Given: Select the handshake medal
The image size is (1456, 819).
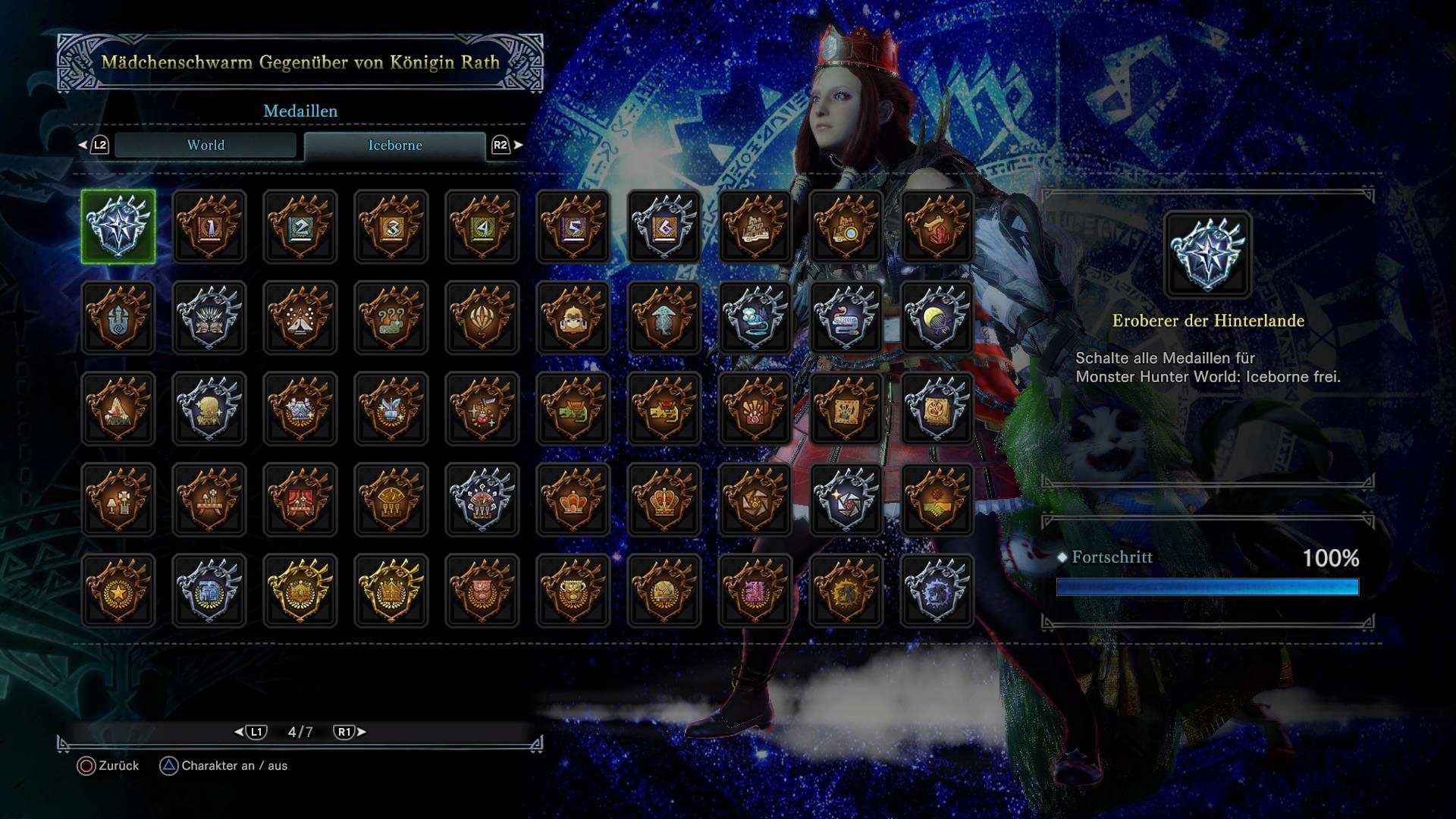Looking at the screenshot, I should click(937, 500).
